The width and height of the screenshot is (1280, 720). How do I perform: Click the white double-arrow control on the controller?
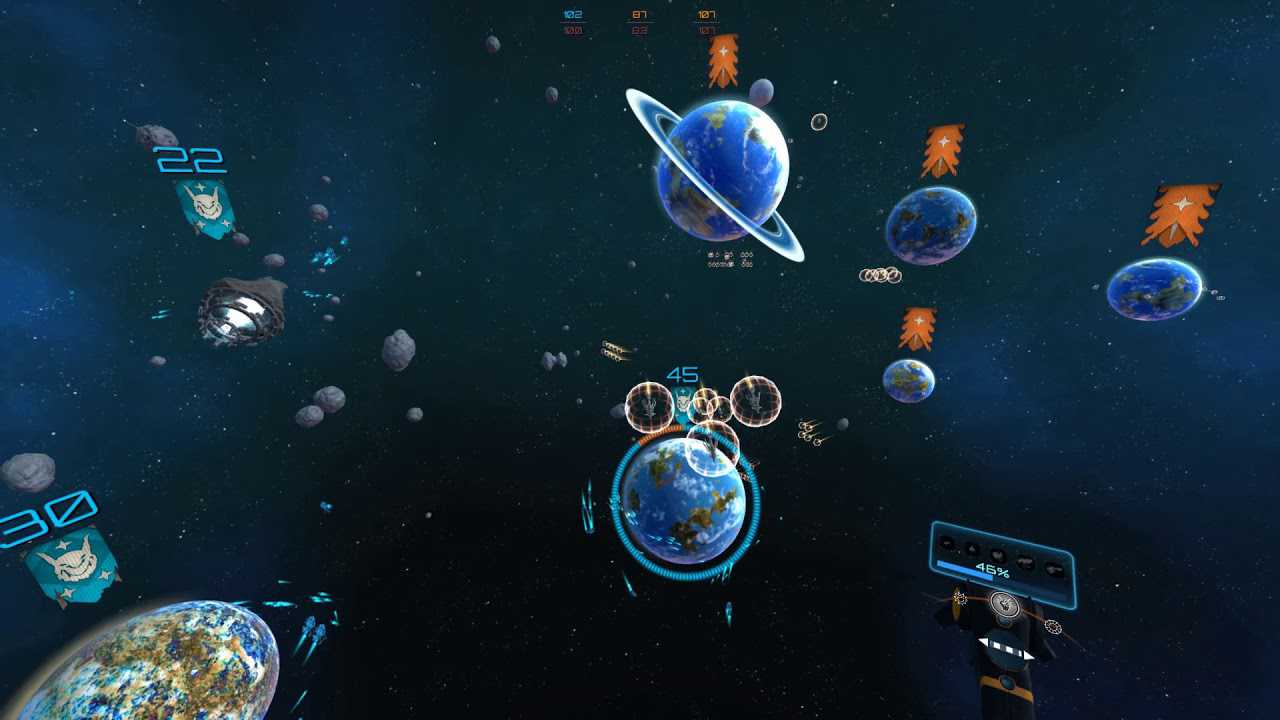(1006, 648)
